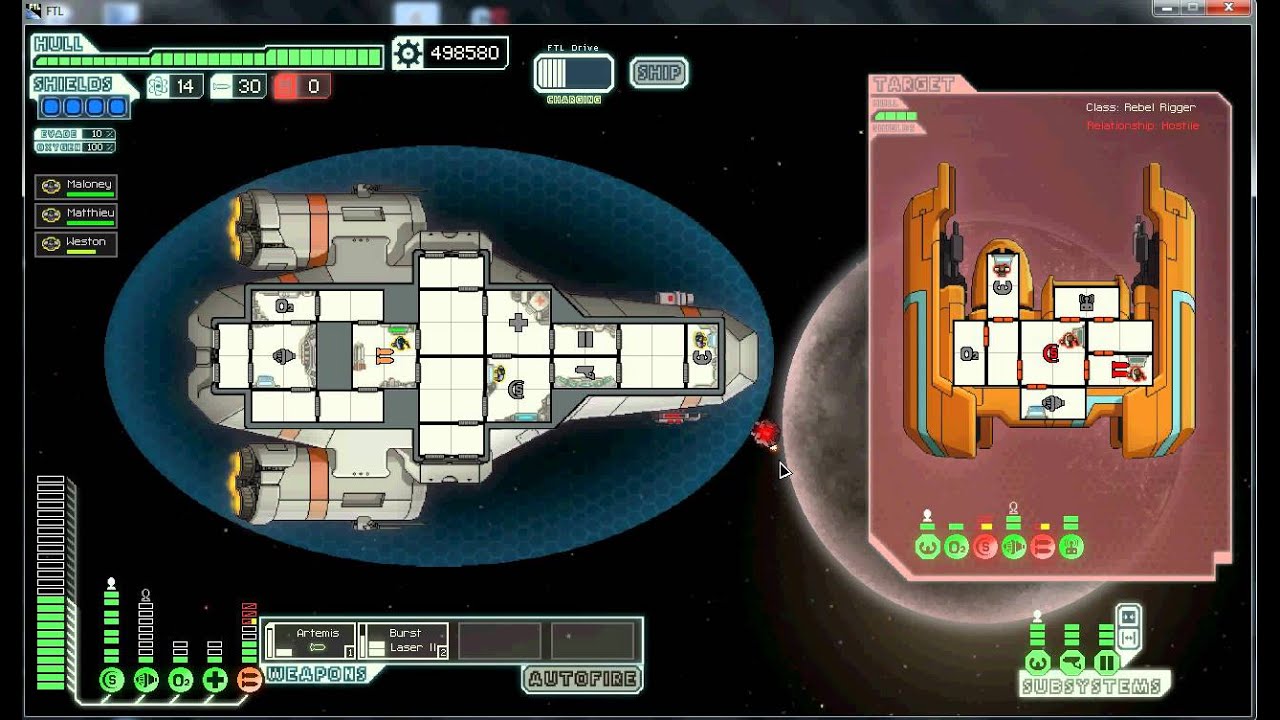
Task: Click the player shields system power icon
Action: click(x=111, y=680)
